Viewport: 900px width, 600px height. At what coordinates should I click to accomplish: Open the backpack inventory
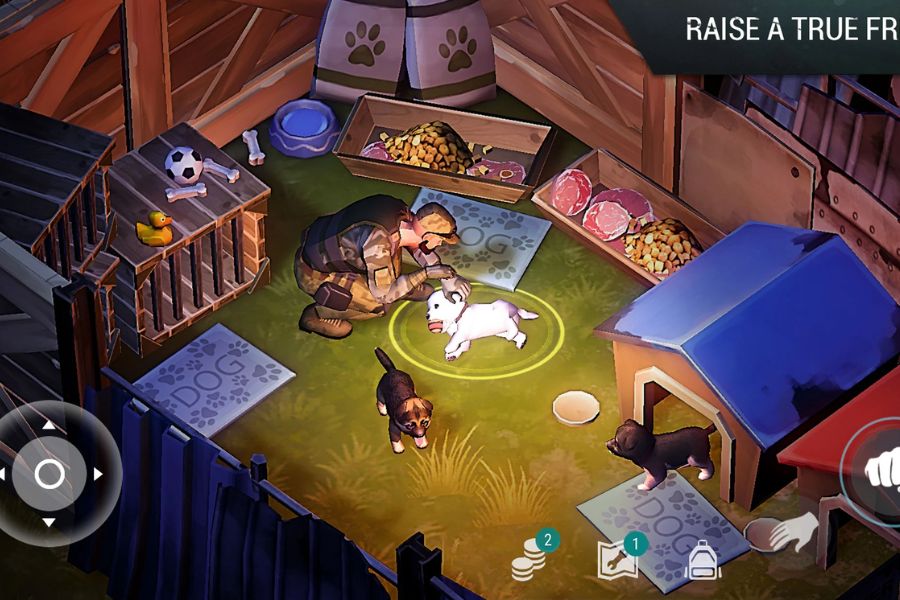click(x=703, y=563)
